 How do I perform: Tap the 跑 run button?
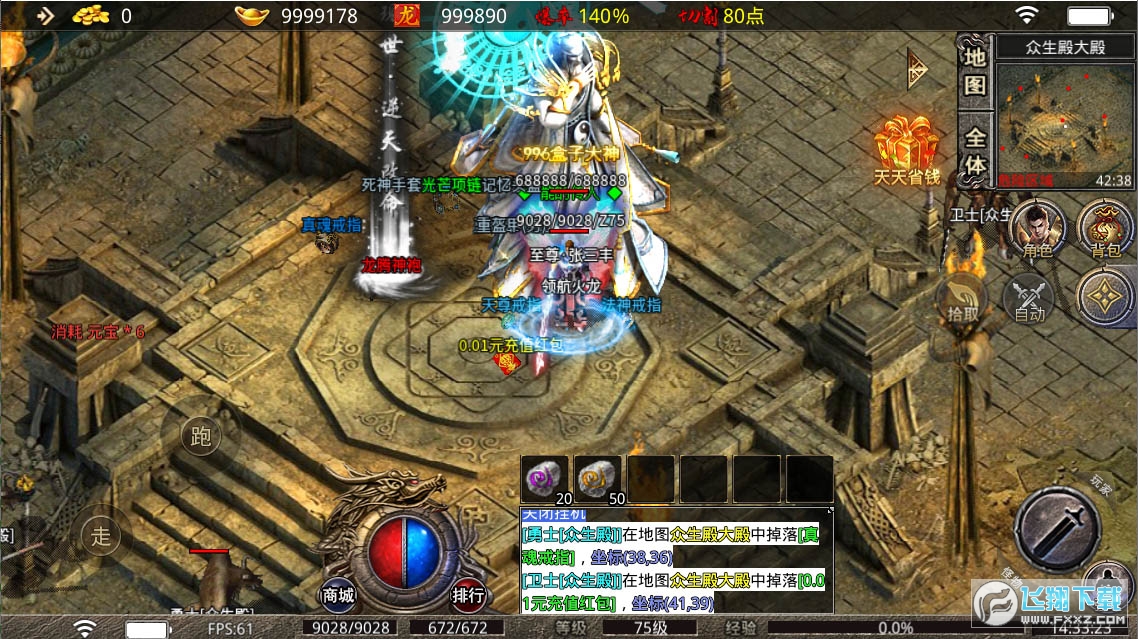point(201,436)
